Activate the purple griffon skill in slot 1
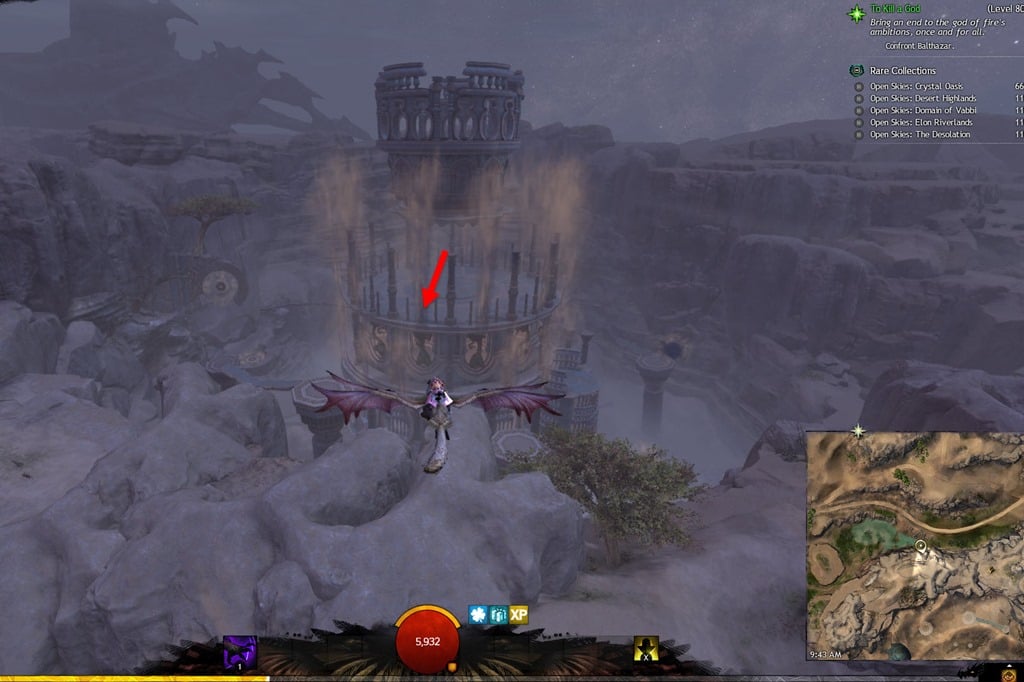Viewport: 1024px width, 682px height. coord(239,652)
